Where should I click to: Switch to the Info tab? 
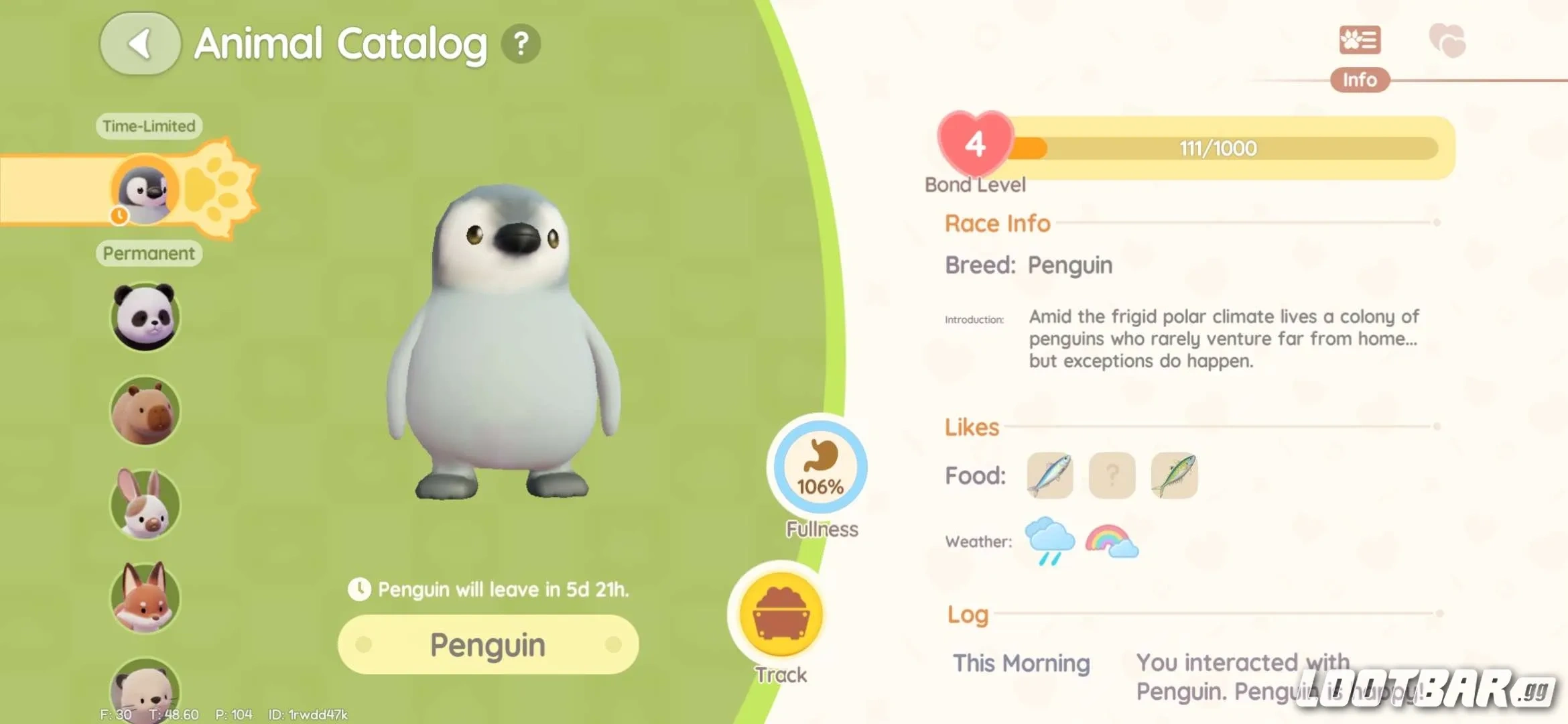coord(1360,80)
